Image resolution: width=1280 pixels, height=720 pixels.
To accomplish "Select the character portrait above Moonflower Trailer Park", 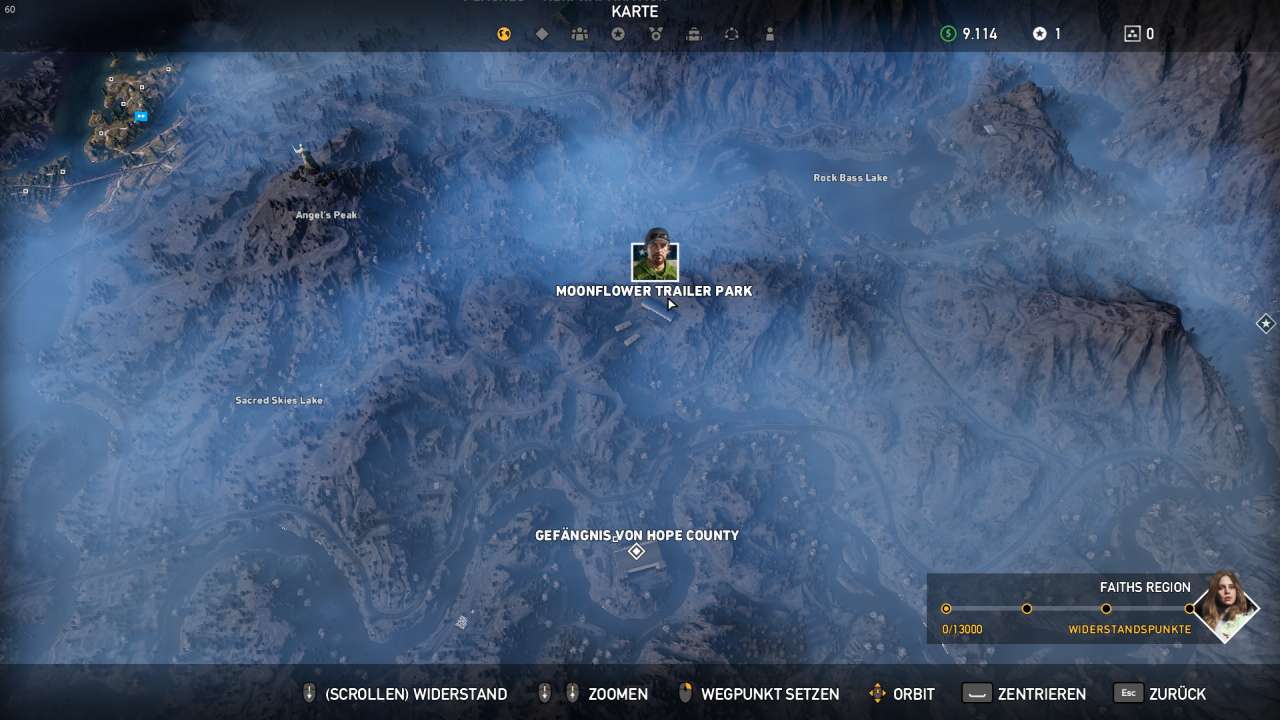I will click(655, 260).
